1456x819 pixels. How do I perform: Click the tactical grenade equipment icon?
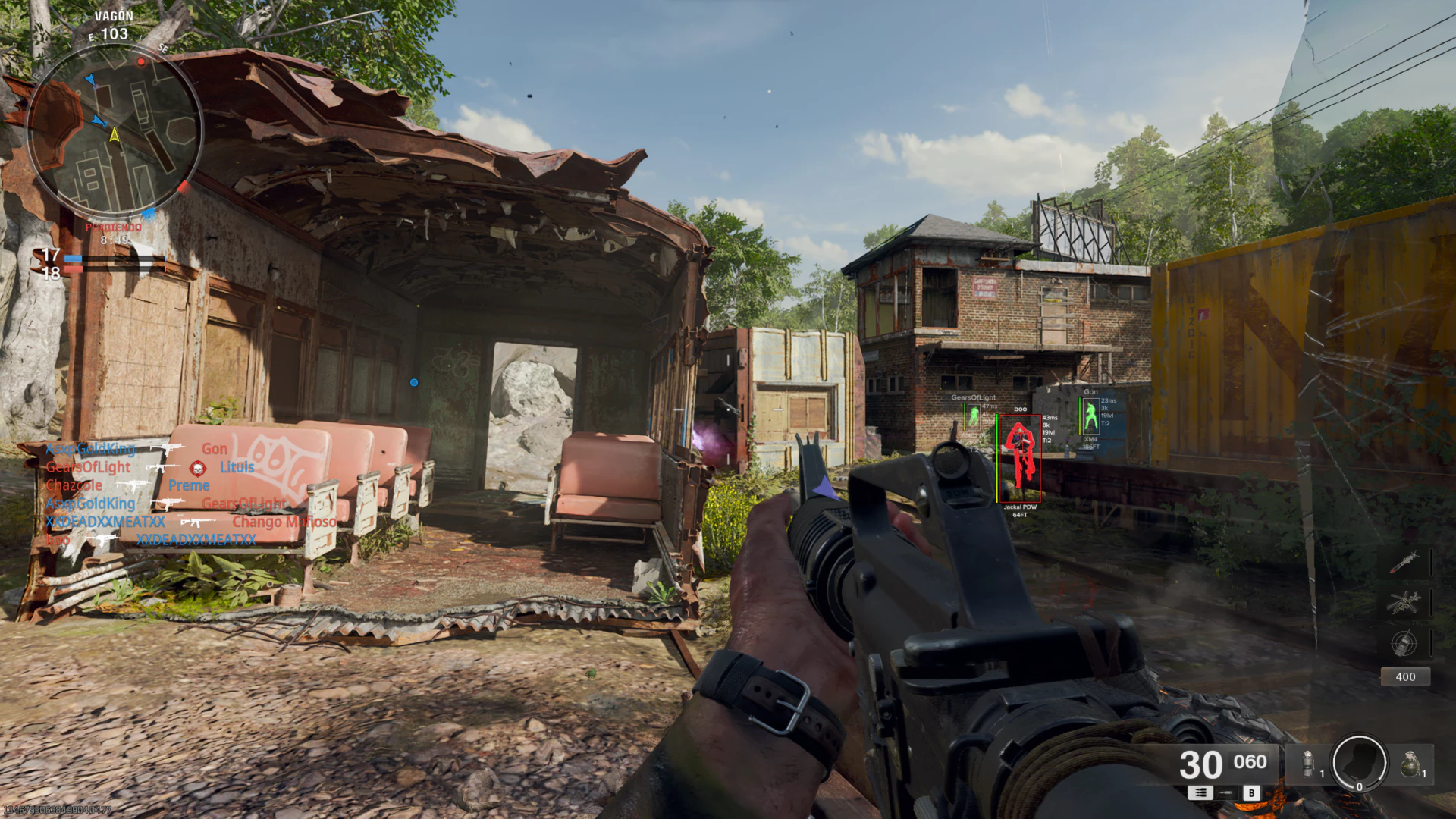[x=1307, y=762]
